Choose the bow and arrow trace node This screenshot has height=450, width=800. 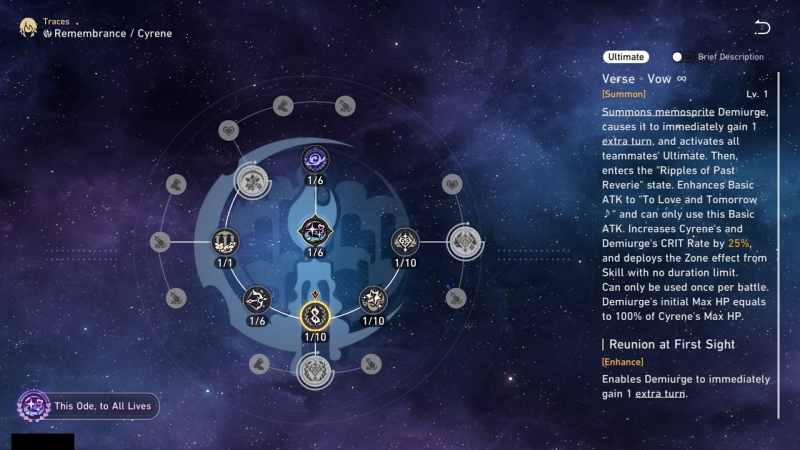coord(257,298)
